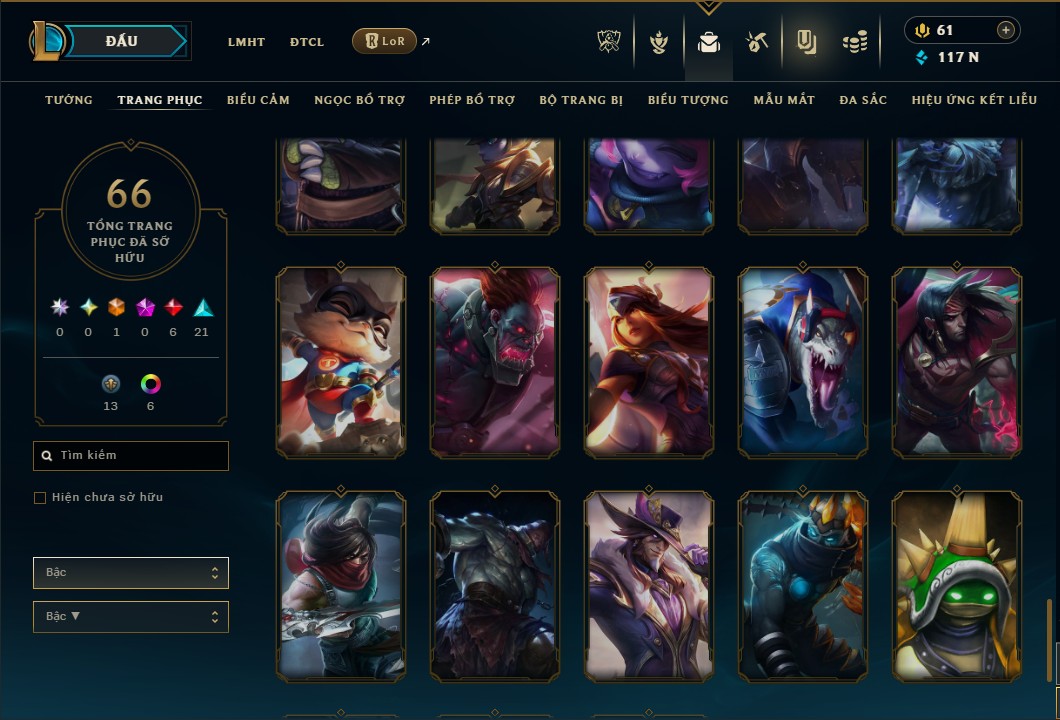Viewport: 1060px width, 720px height.
Task: Open the coin stack store icon
Action: (x=854, y=42)
